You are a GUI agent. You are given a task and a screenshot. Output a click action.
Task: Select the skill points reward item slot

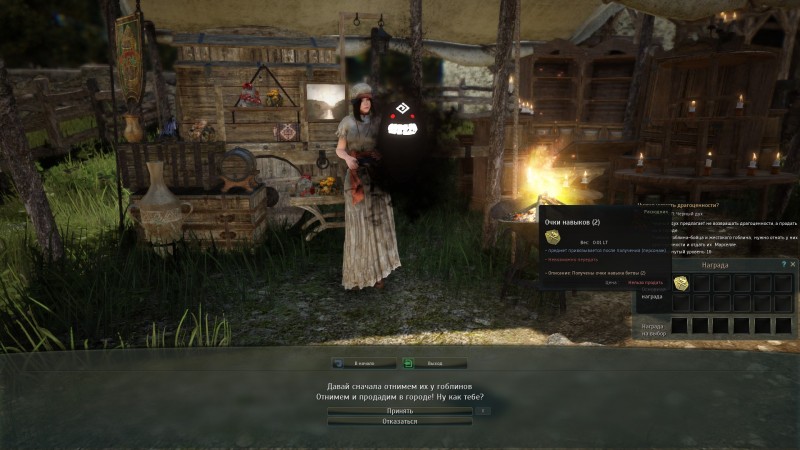pyautogui.click(x=681, y=283)
